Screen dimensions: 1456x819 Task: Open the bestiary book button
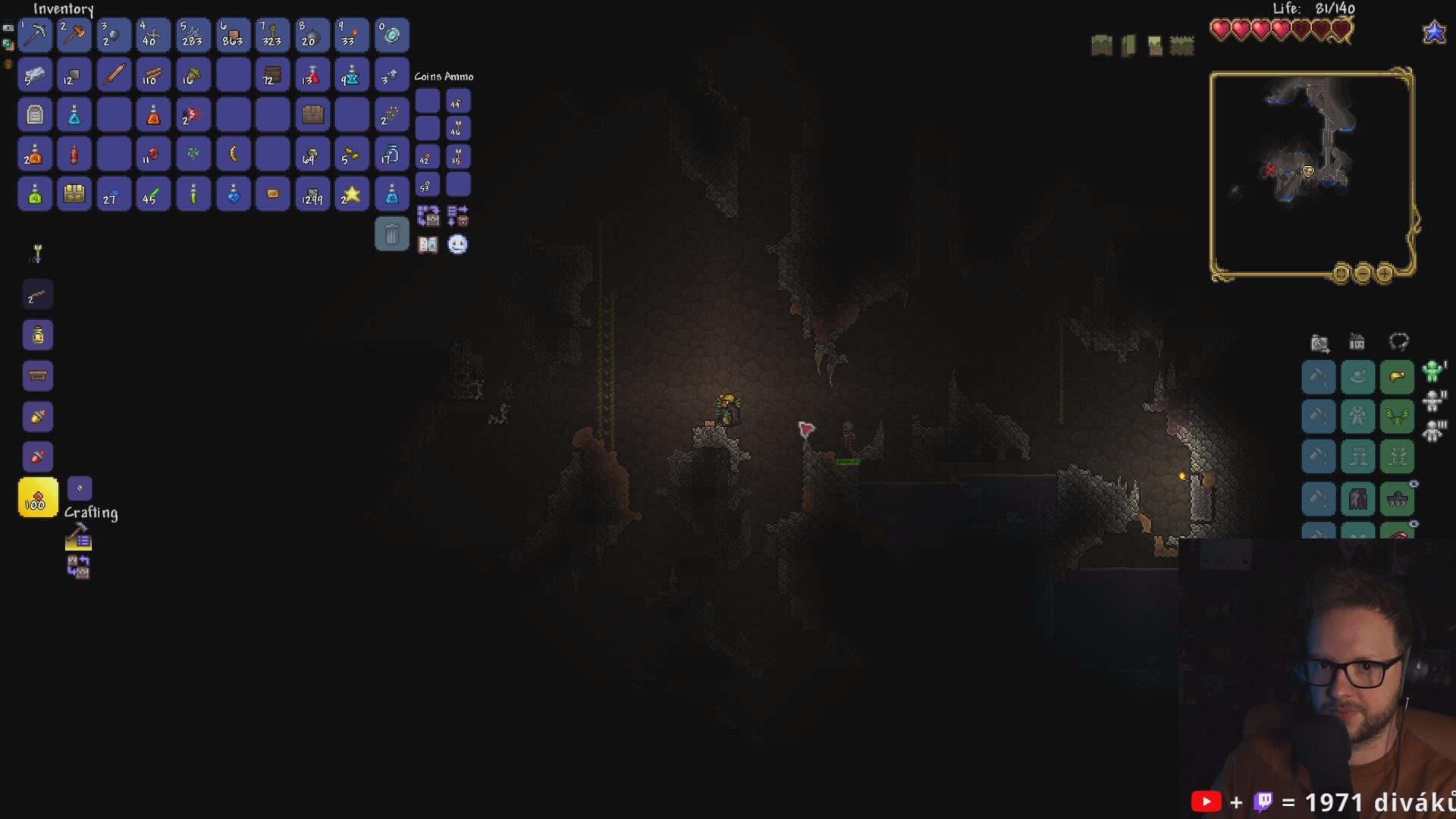point(428,245)
